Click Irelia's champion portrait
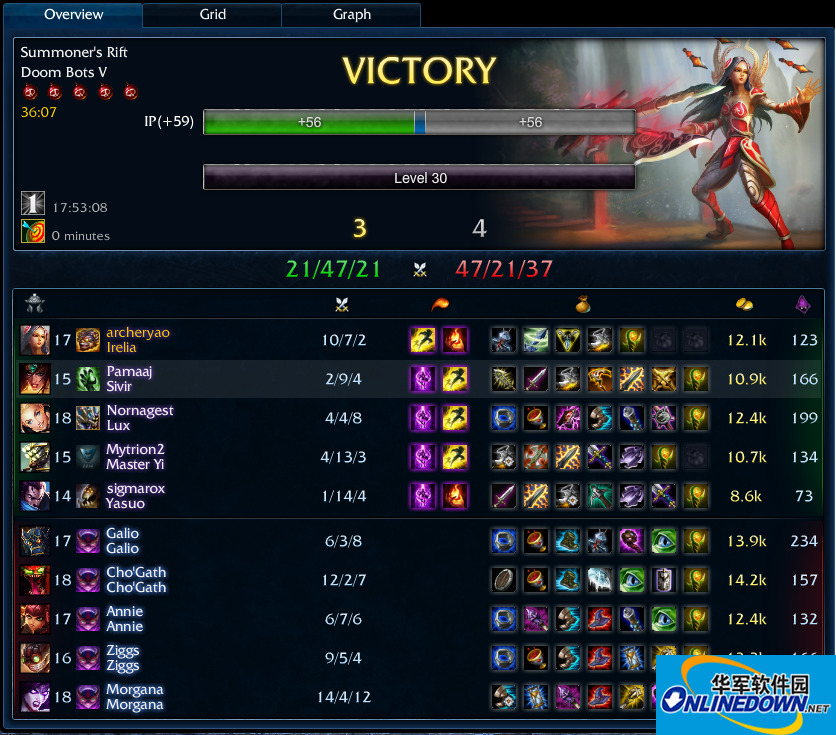 coord(34,340)
